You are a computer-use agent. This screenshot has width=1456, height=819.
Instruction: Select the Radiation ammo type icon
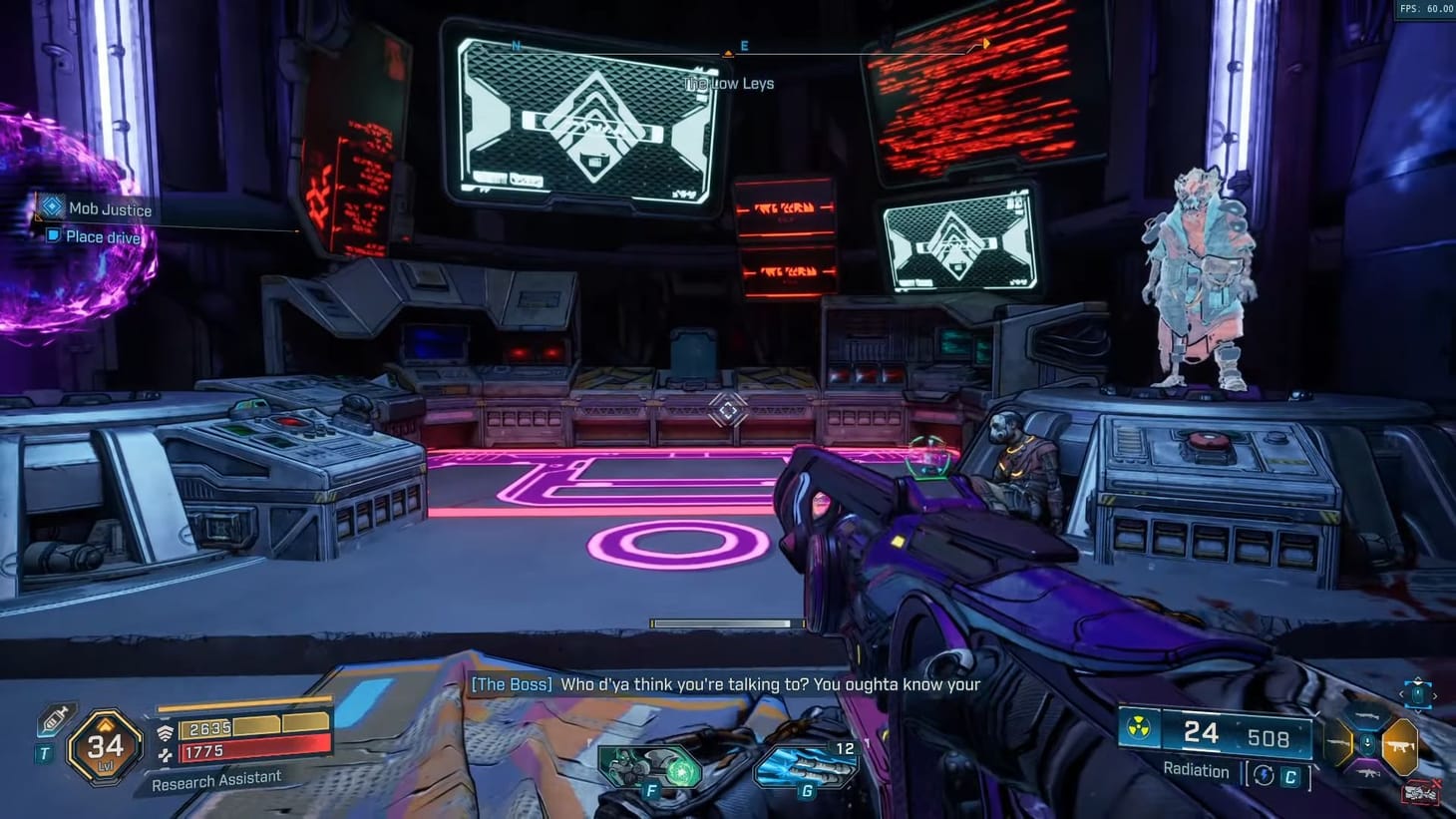(1137, 730)
